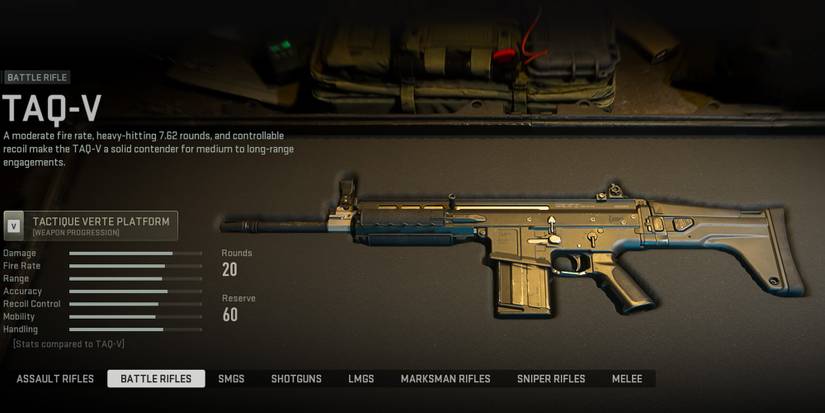Open the Sniper Rifles tab
The height and width of the screenshot is (413, 825).
coord(551,379)
